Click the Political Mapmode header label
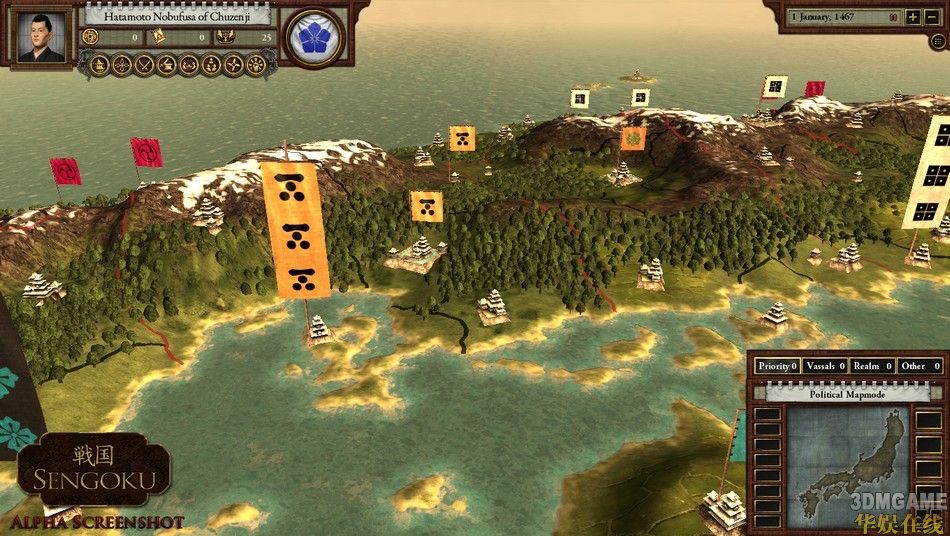 point(845,394)
